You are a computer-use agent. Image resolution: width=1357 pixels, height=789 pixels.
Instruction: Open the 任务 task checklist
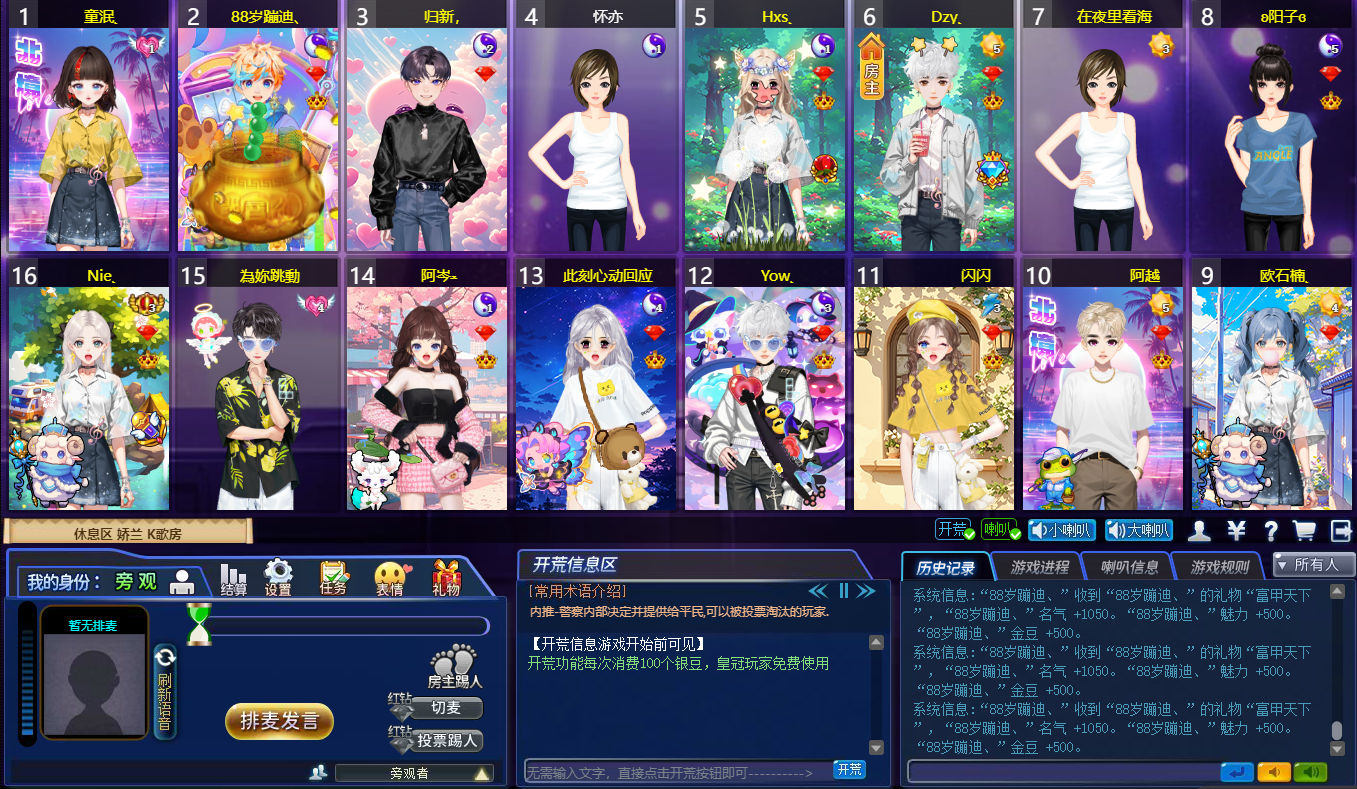pos(333,577)
